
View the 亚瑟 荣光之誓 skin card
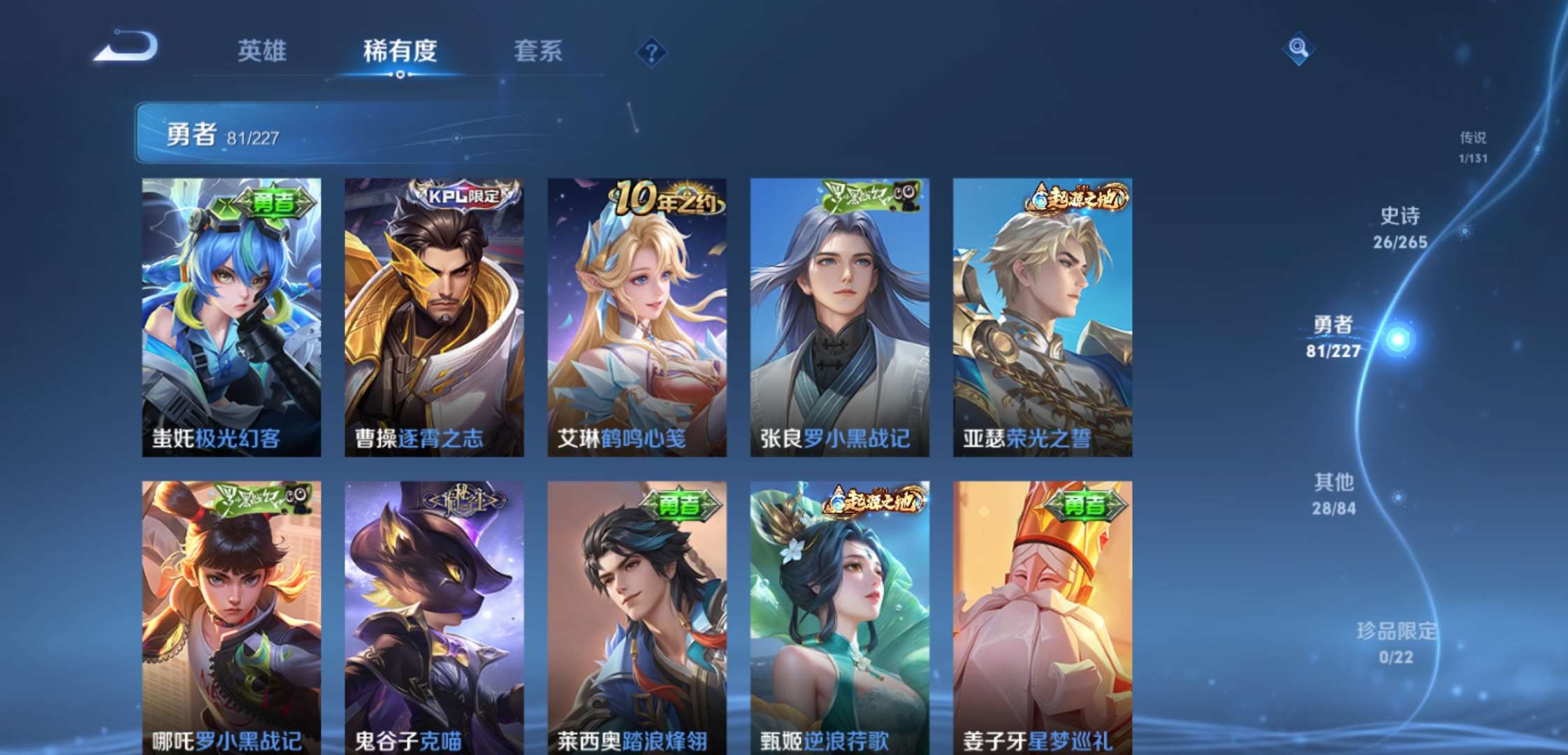[1042, 317]
